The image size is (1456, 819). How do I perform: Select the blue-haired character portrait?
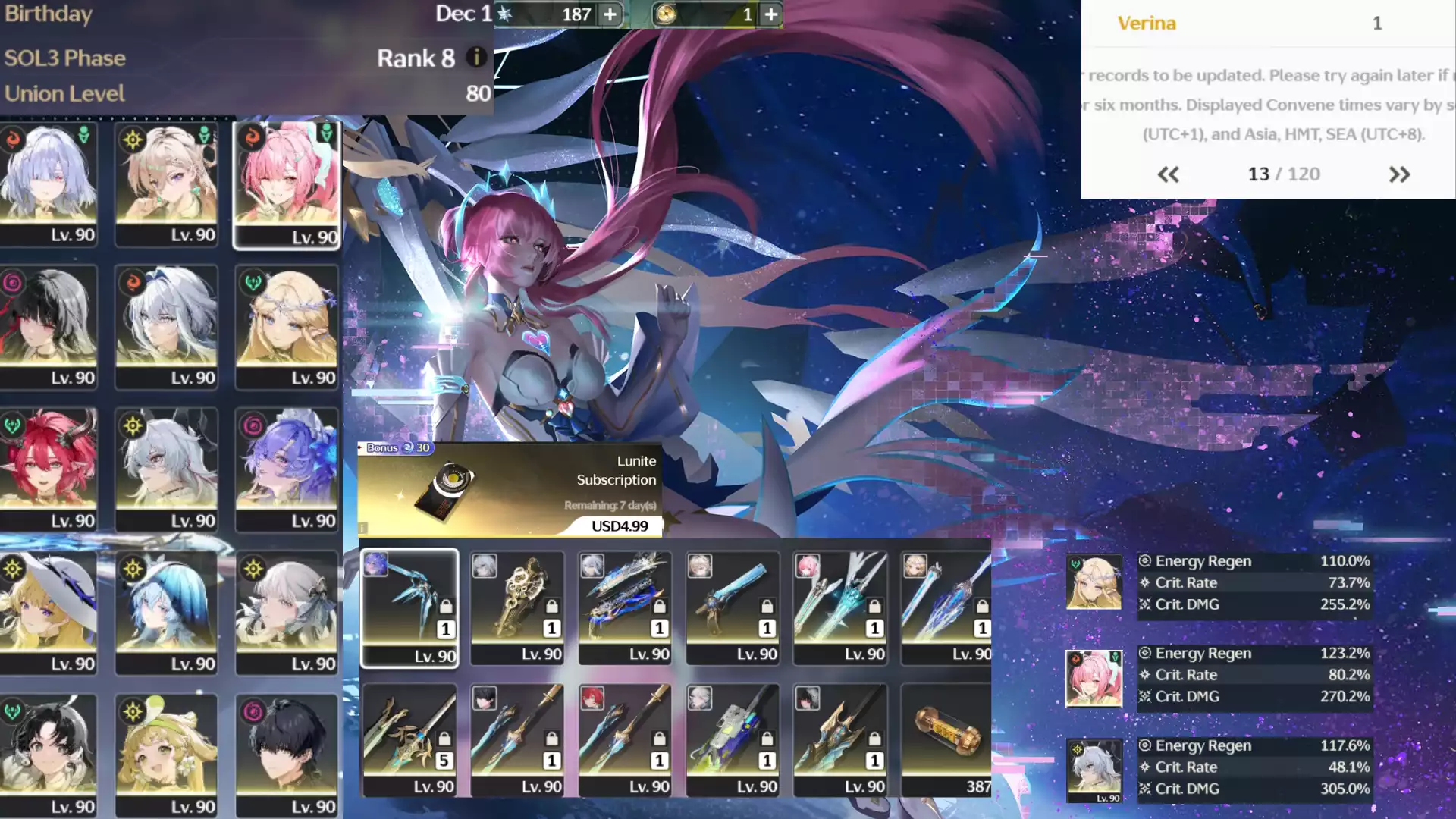tap(167, 613)
